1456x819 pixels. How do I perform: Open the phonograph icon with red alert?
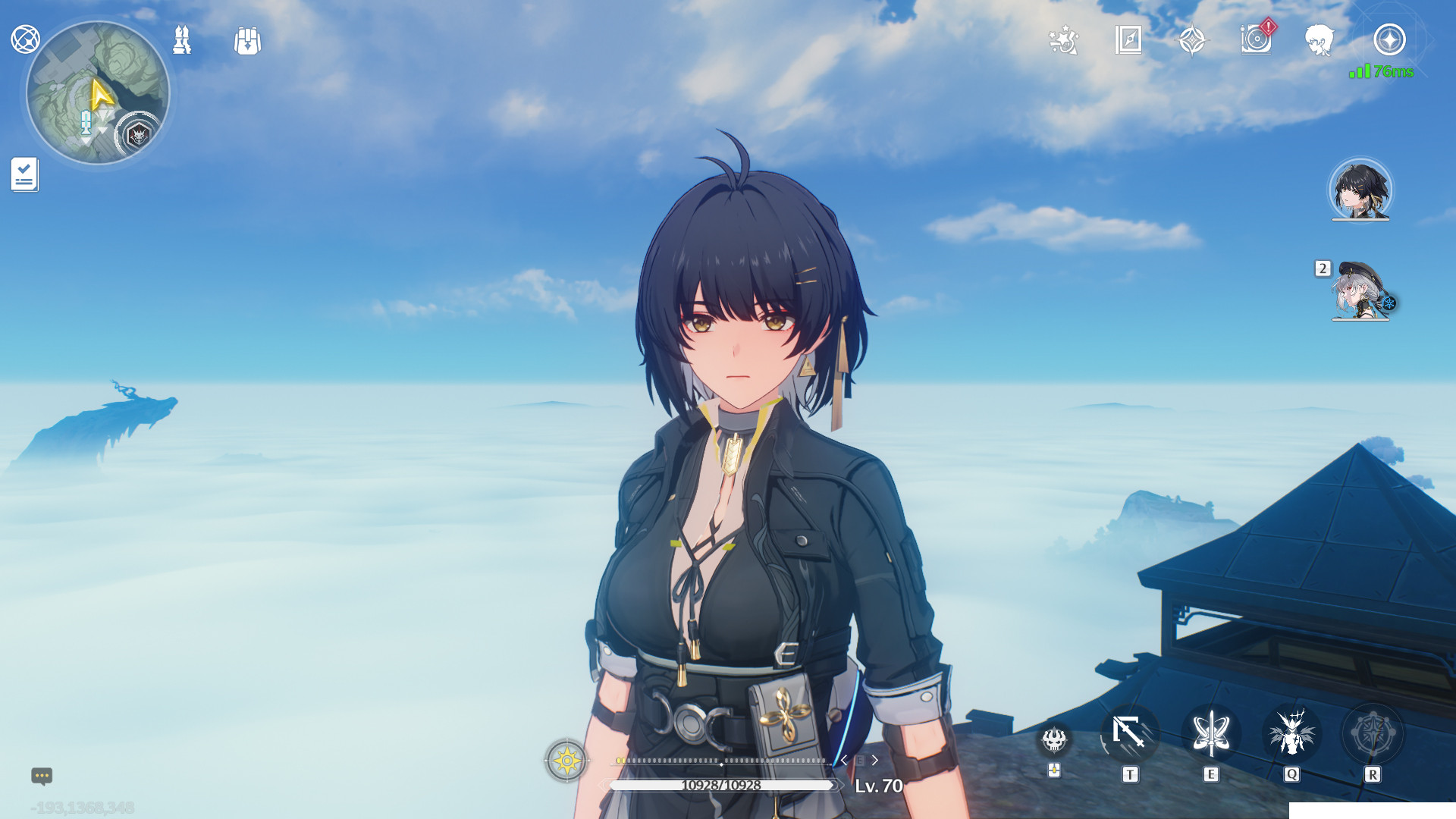coord(1257,41)
